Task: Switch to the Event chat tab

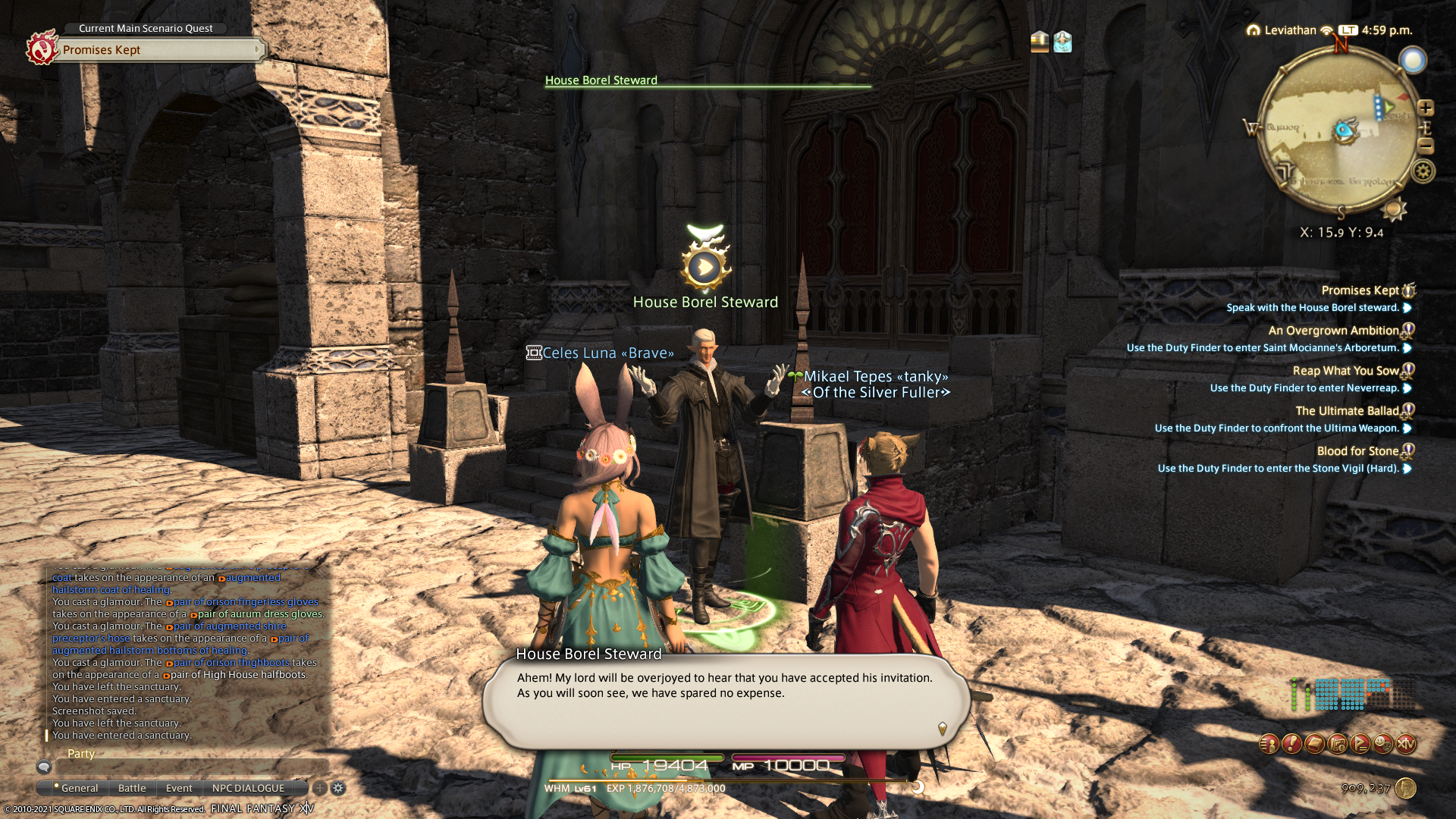Action: (x=179, y=788)
